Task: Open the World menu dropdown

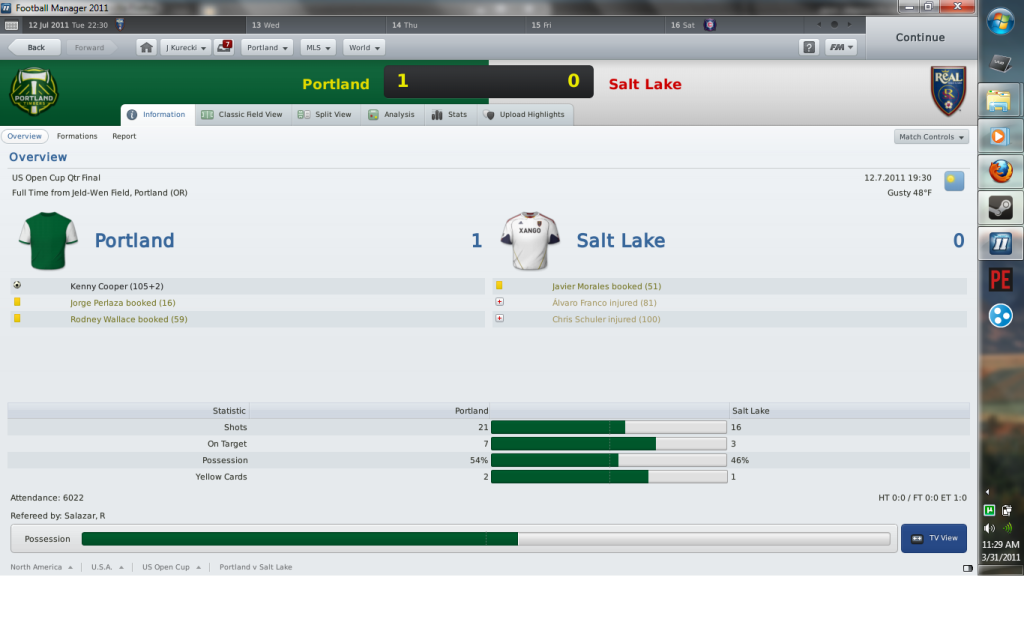Action: click(x=363, y=47)
